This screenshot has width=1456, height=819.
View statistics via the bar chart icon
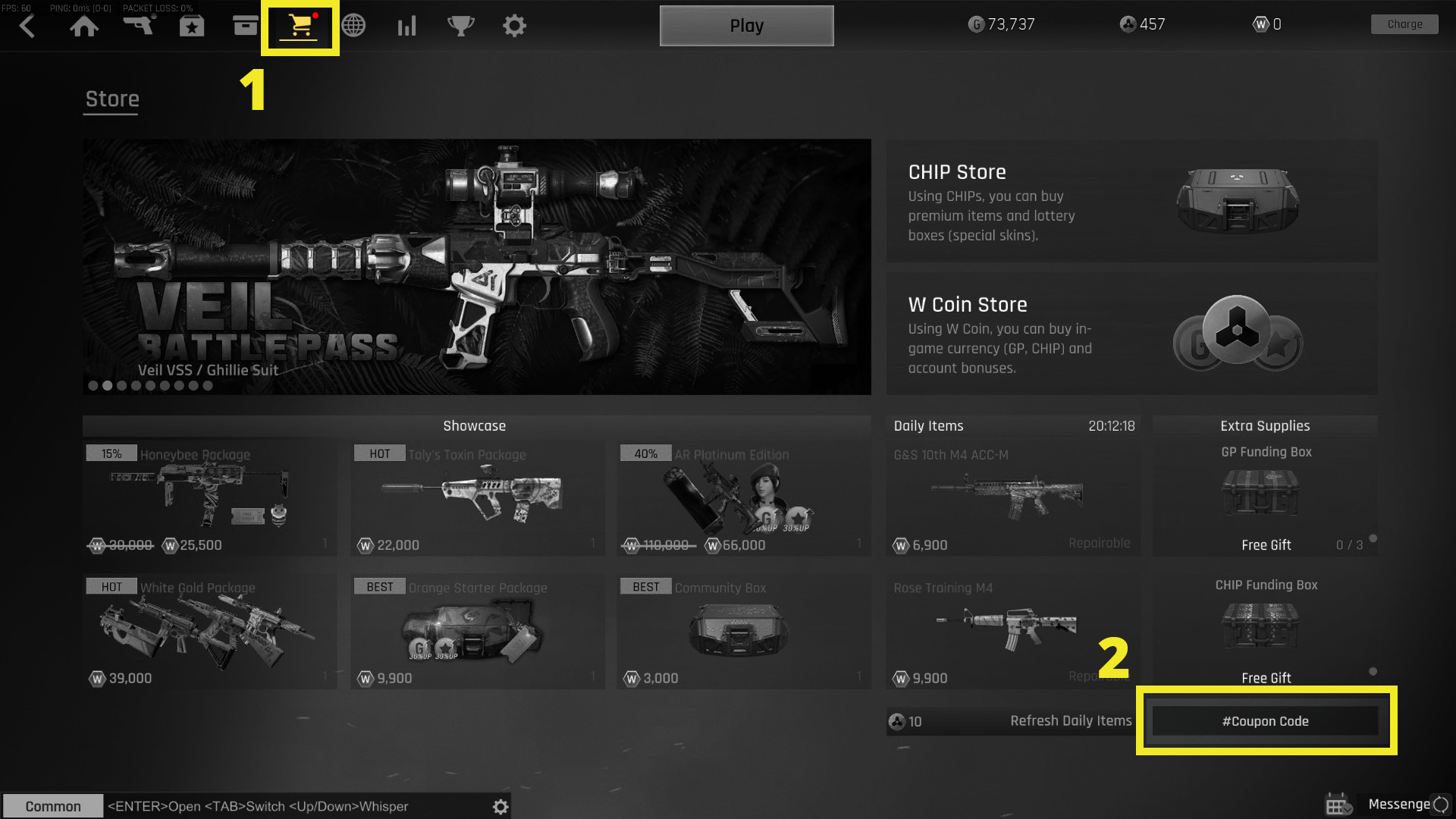coord(407,25)
